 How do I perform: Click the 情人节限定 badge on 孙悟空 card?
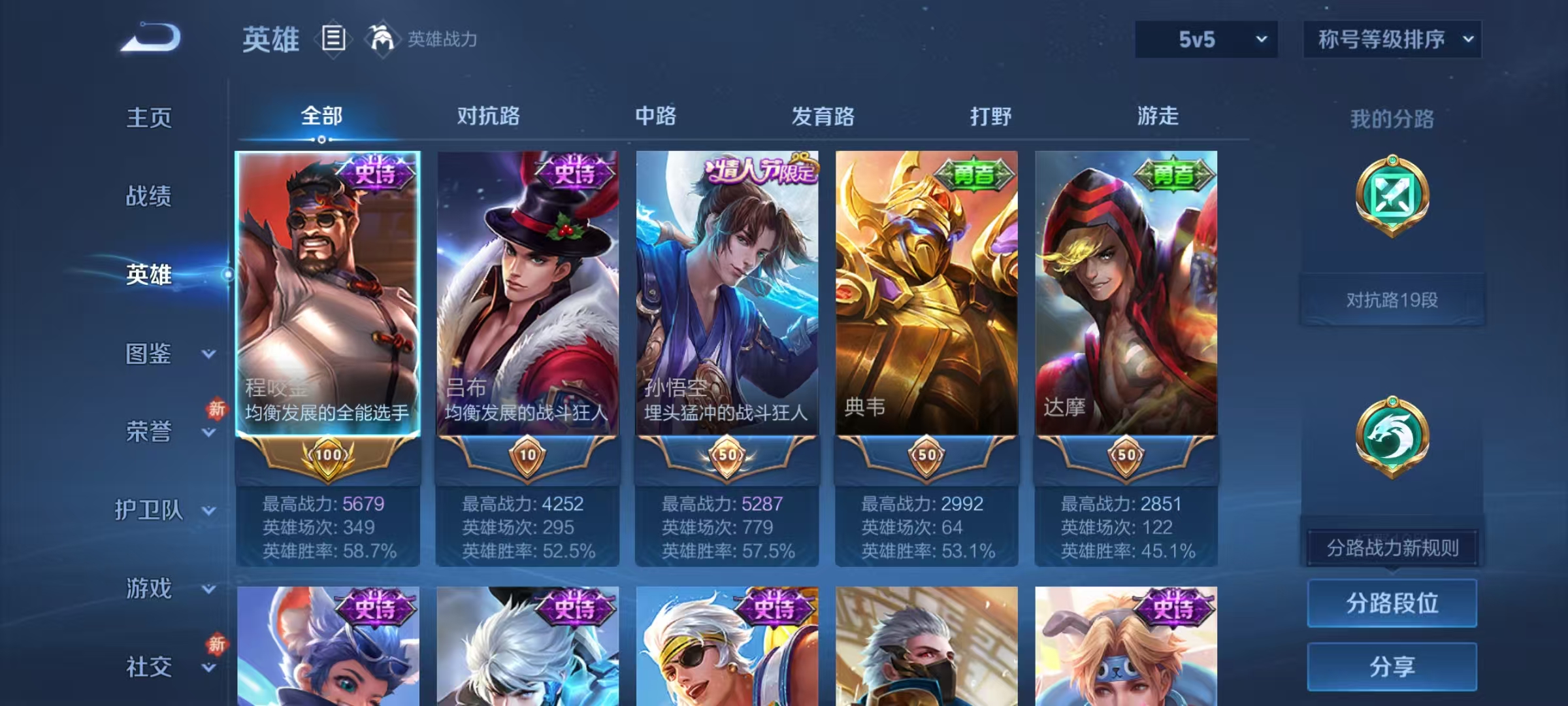[759, 169]
